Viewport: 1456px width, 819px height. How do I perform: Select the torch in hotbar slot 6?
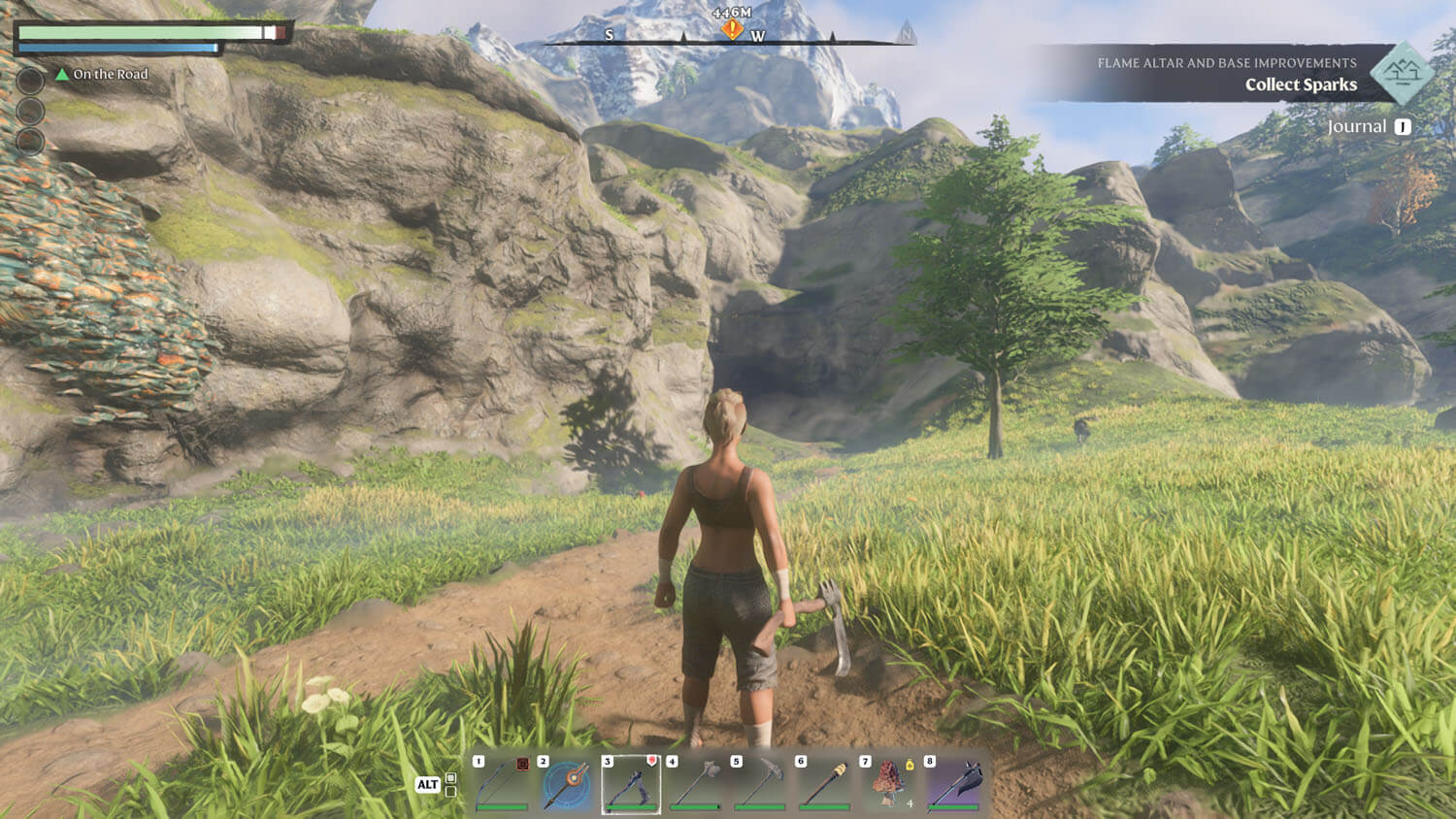[x=825, y=783]
